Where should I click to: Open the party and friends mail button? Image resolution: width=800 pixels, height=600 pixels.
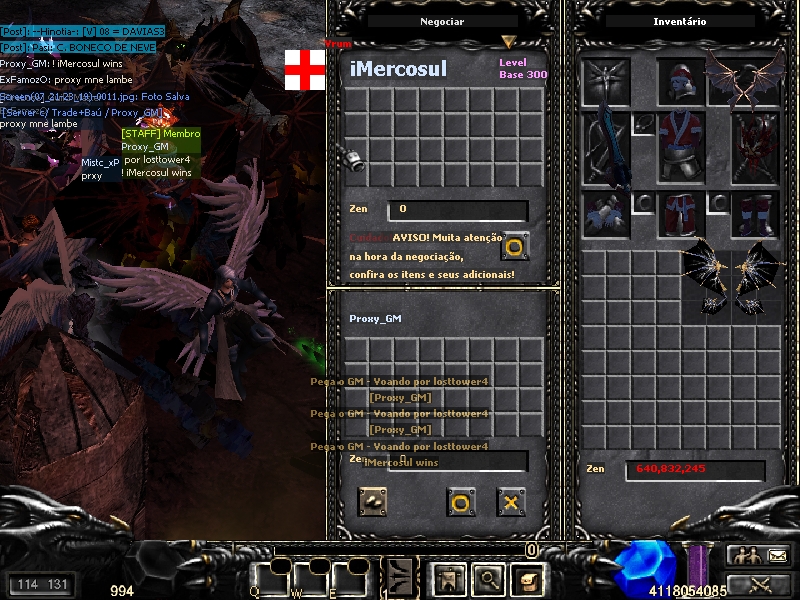(x=758, y=555)
